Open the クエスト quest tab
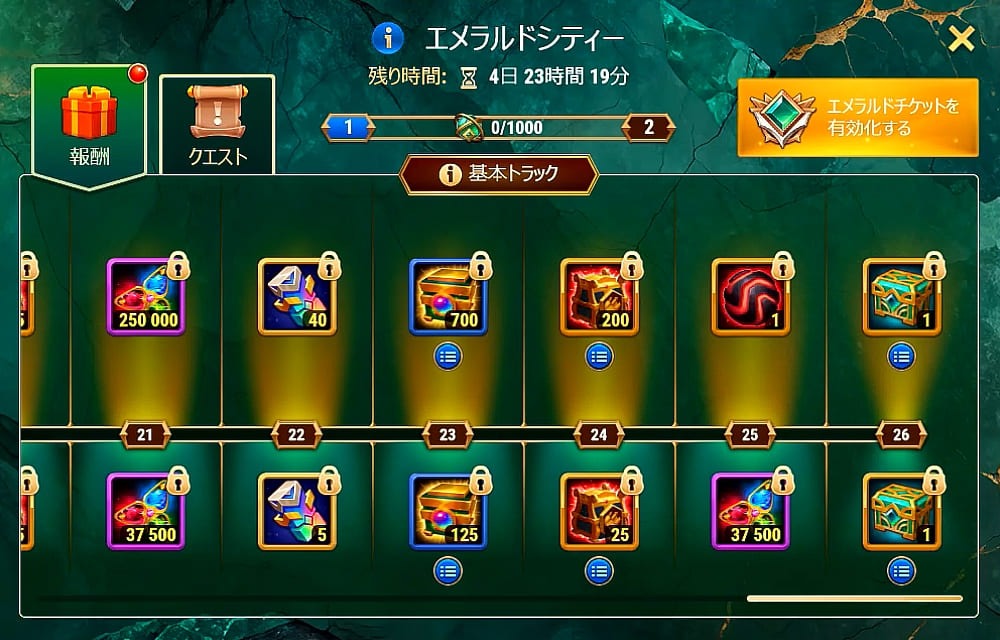 [x=217, y=123]
